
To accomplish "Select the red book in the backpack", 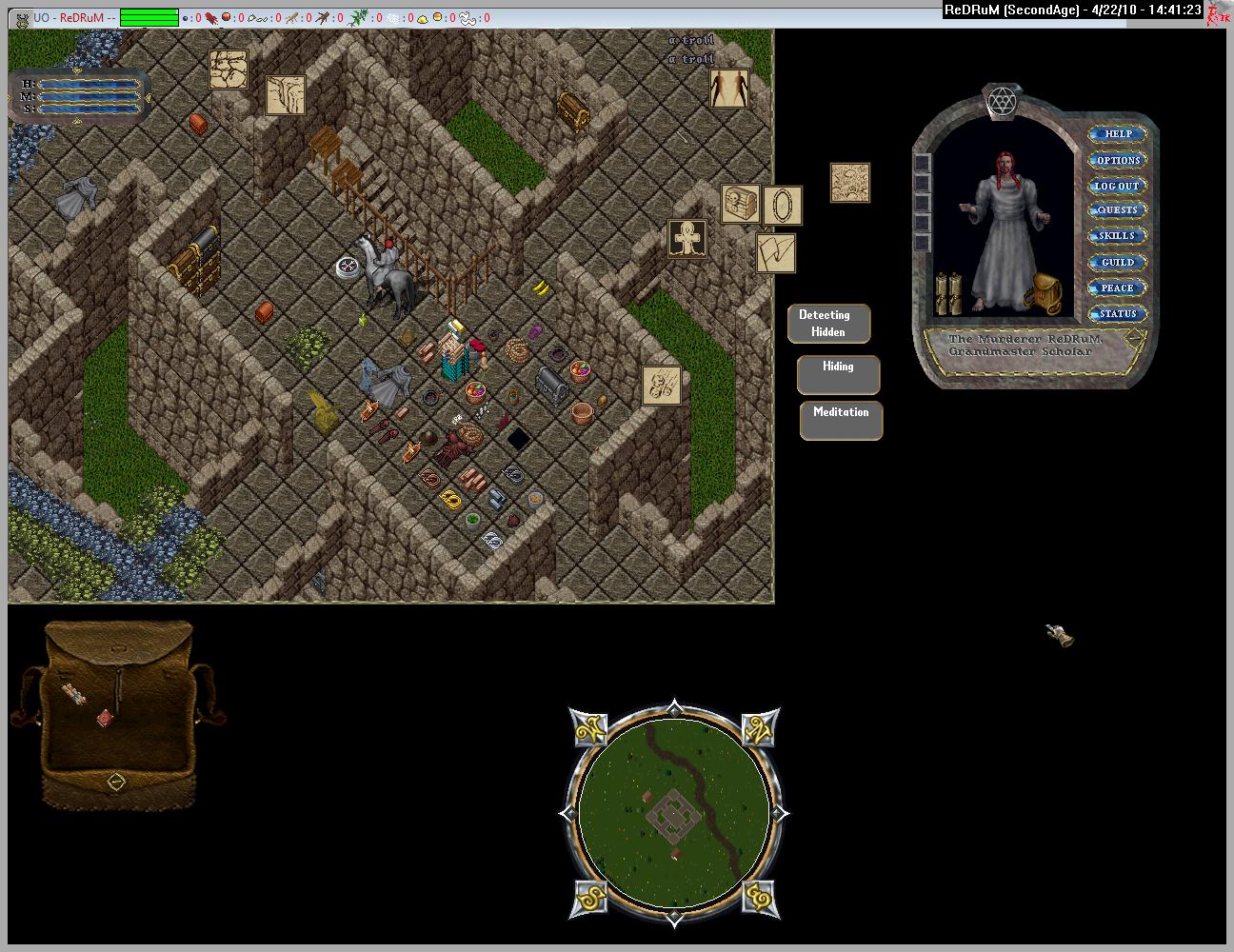I will [x=105, y=718].
